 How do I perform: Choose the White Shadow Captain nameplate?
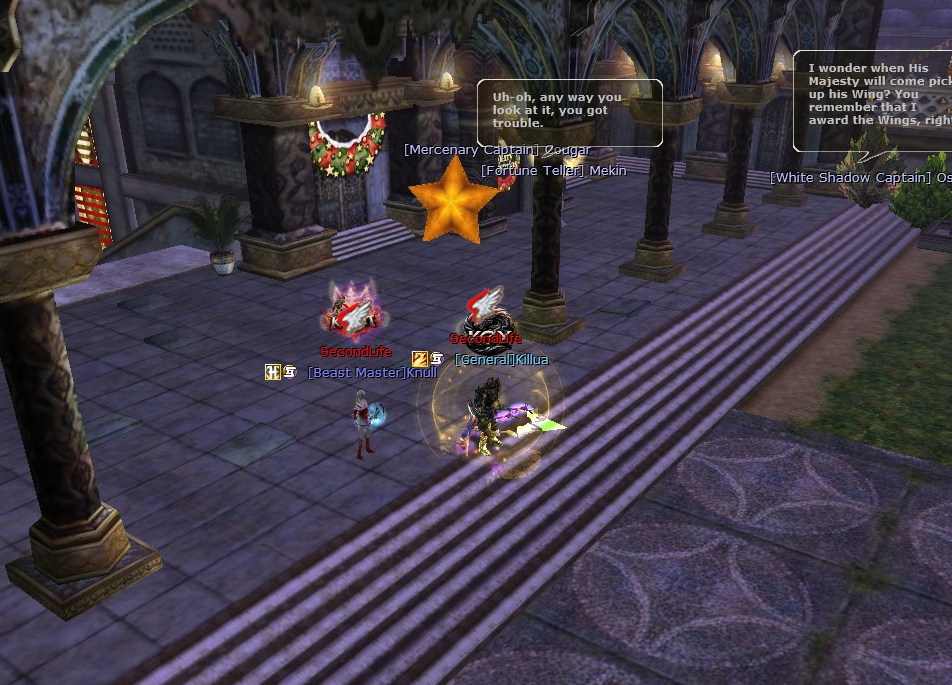pos(860,177)
